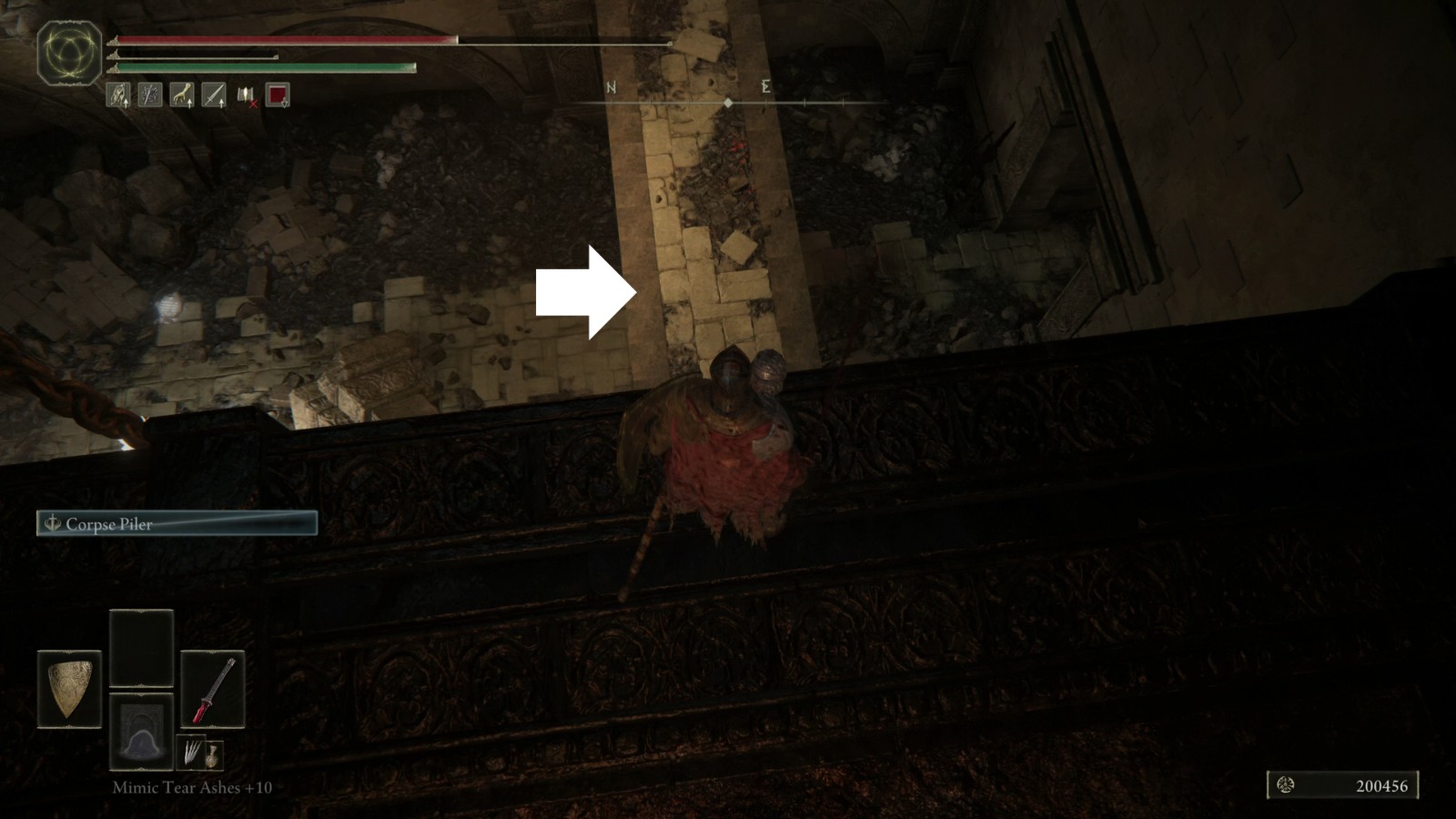Select the N marker on the compass
The image size is (1456, 819).
[611, 88]
